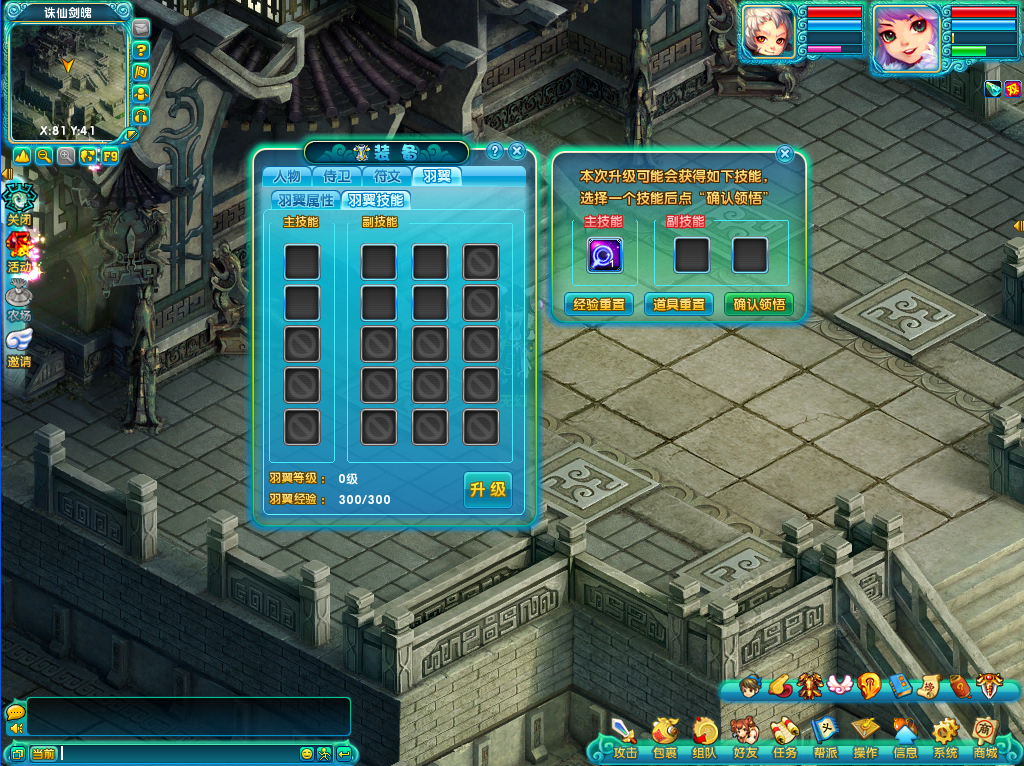Image resolution: width=1024 pixels, height=766 pixels.
Task: Switch to the 人物 character tab
Action: (x=286, y=177)
